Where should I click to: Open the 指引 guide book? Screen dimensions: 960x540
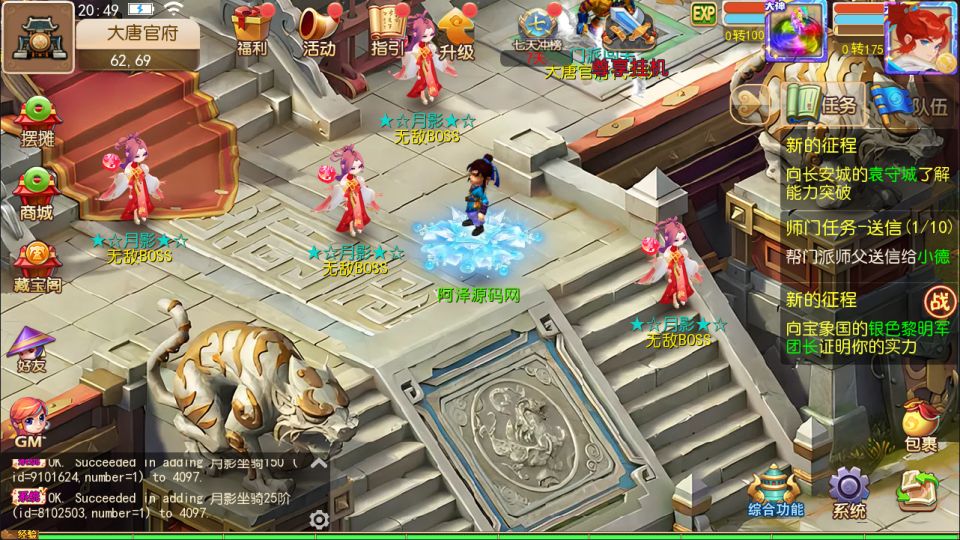pos(387,30)
